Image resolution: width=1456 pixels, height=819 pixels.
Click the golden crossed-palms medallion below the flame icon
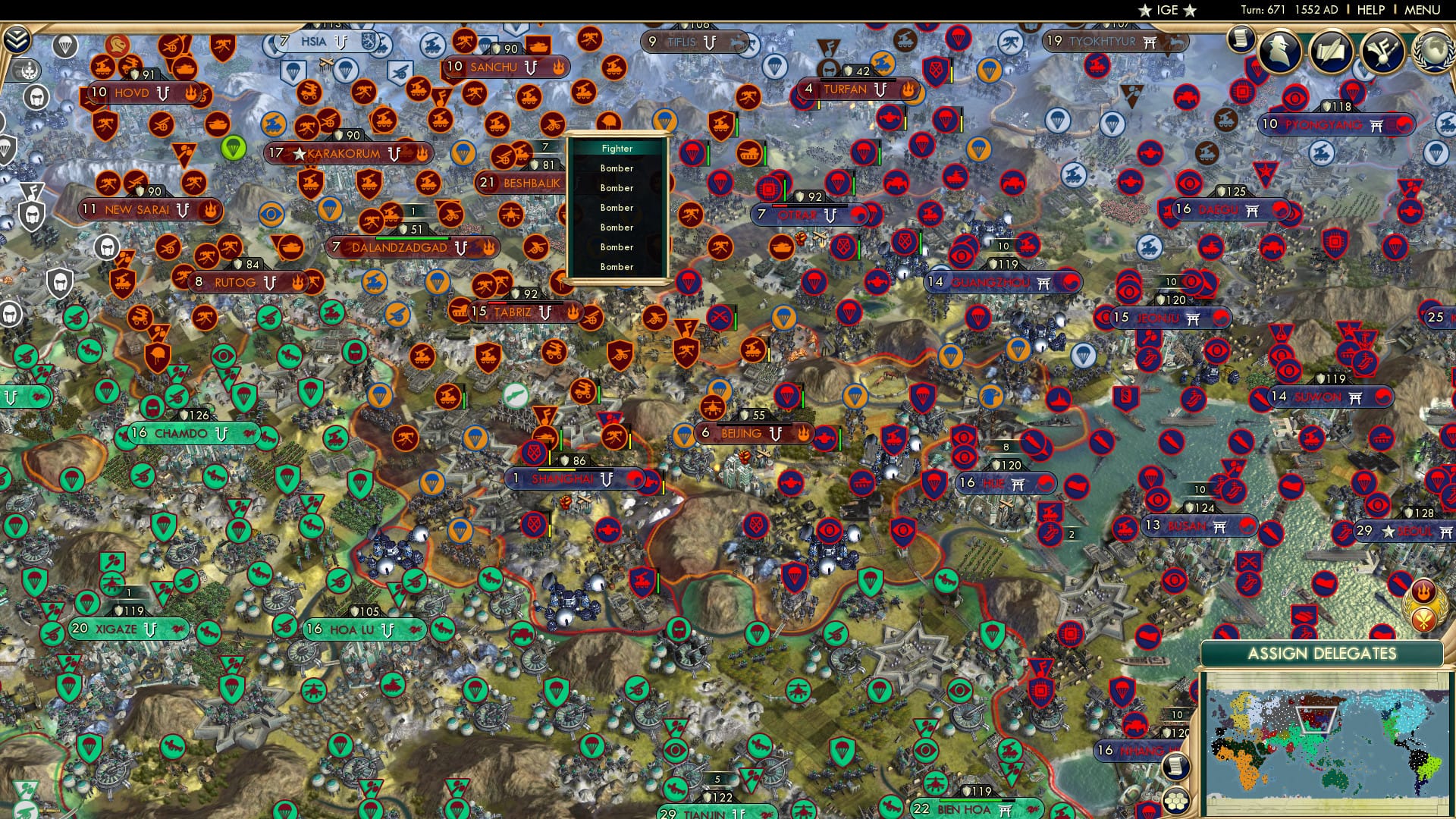point(1423,620)
